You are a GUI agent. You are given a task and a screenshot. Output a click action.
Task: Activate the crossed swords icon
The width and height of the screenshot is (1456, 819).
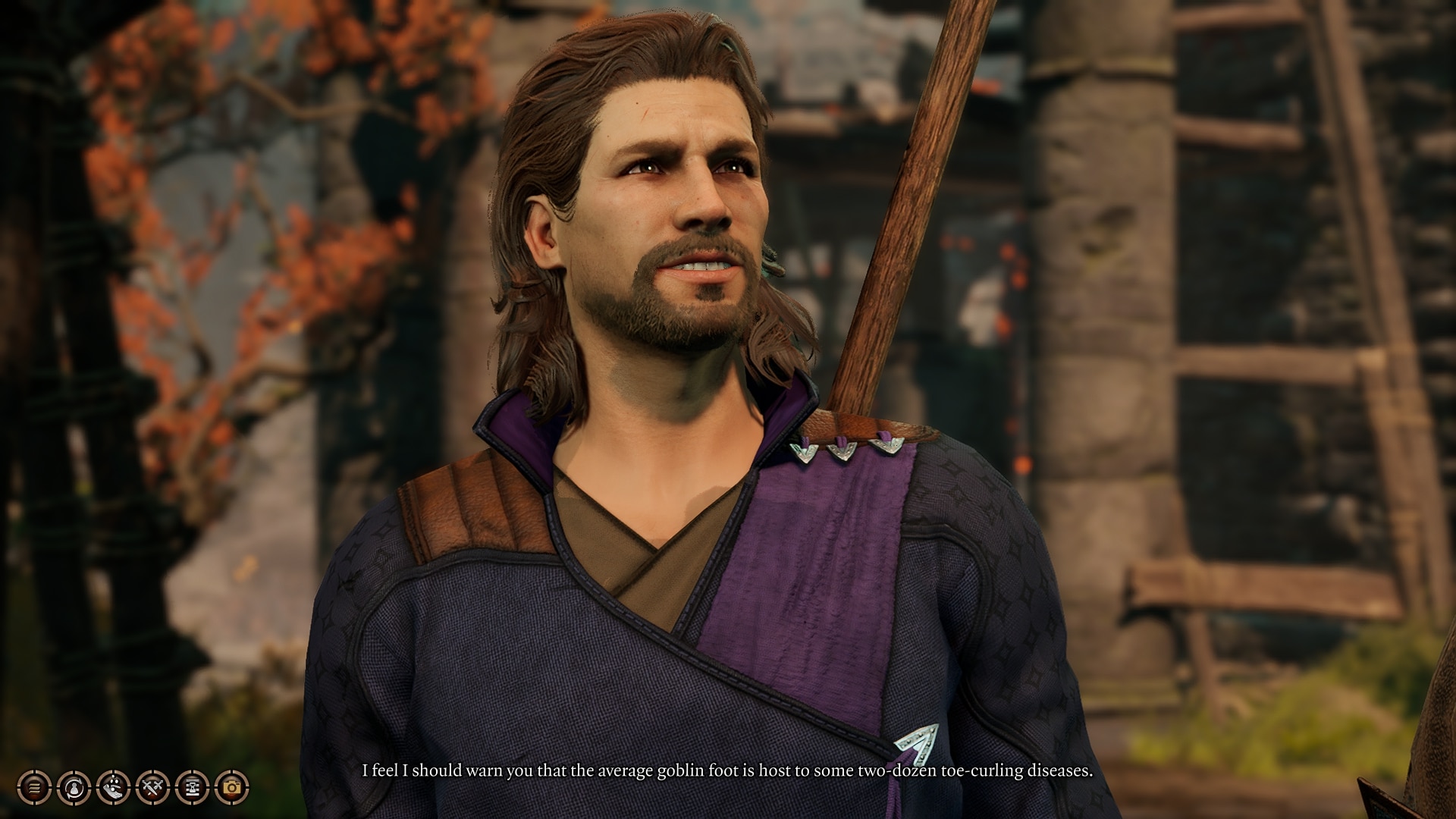click(x=152, y=788)
